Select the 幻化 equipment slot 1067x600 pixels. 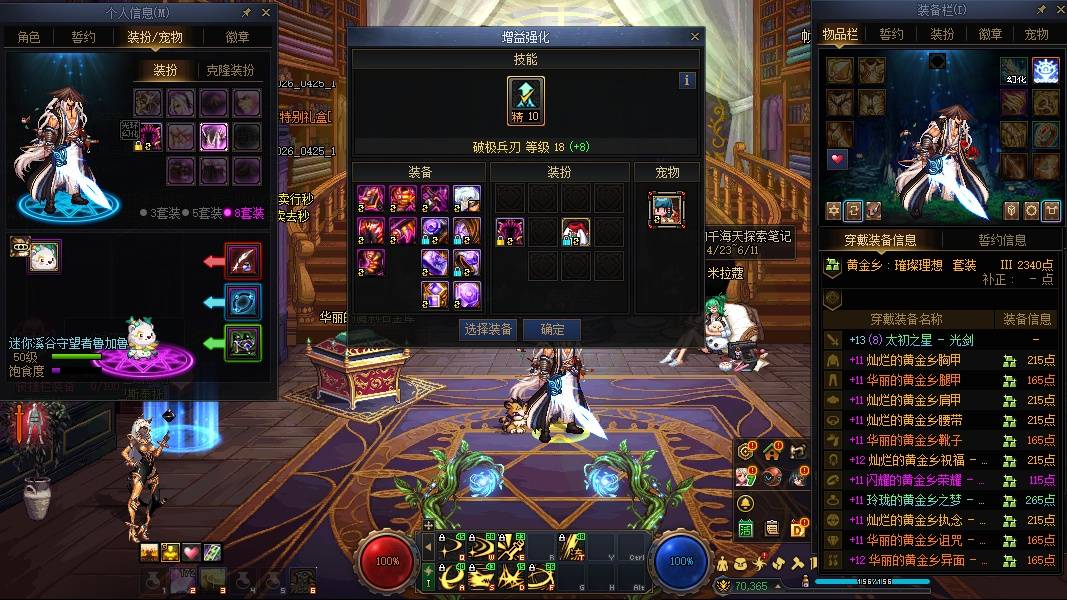tap(1014, 70)
